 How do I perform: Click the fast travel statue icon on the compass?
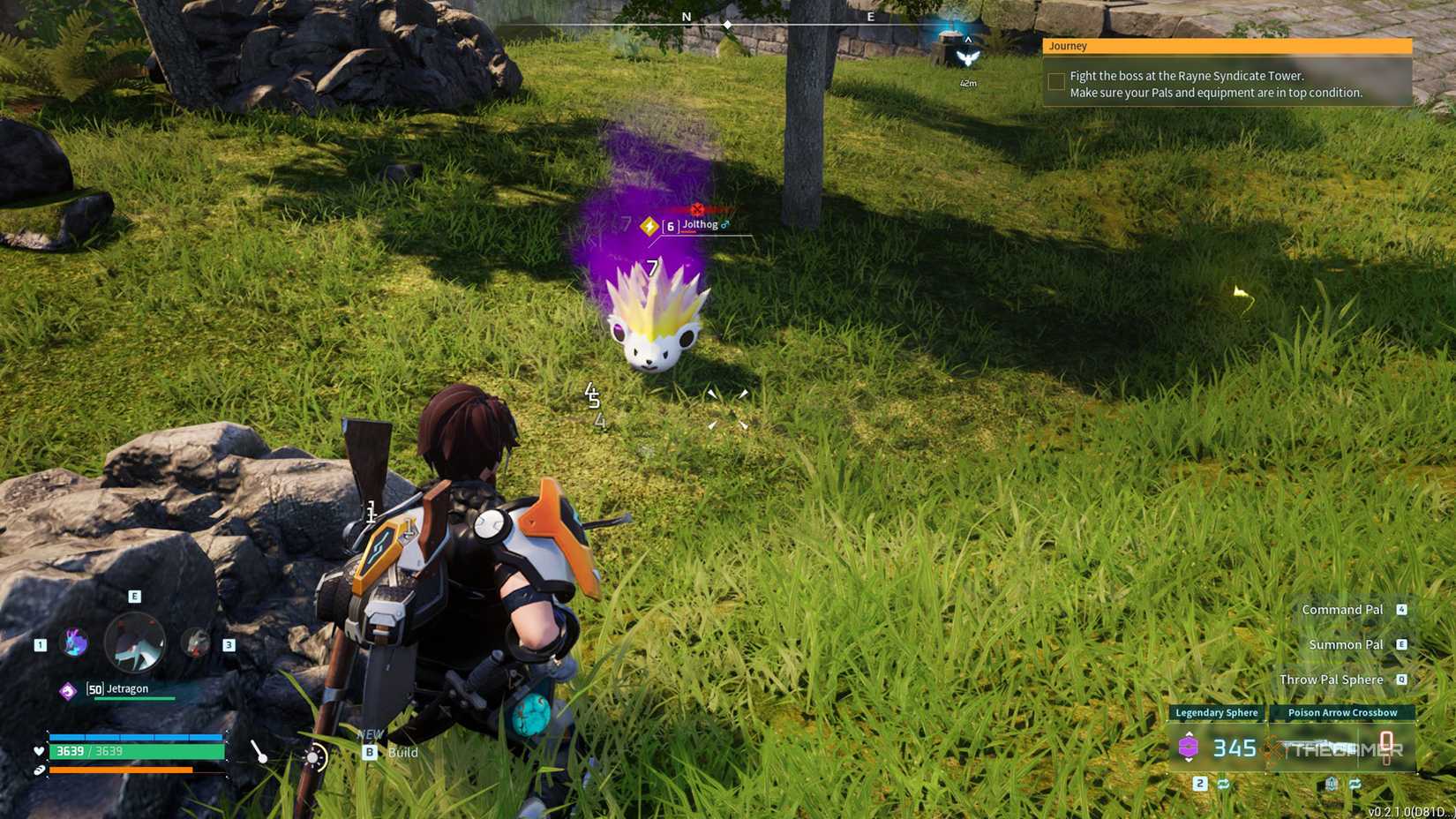pos(968,58)
